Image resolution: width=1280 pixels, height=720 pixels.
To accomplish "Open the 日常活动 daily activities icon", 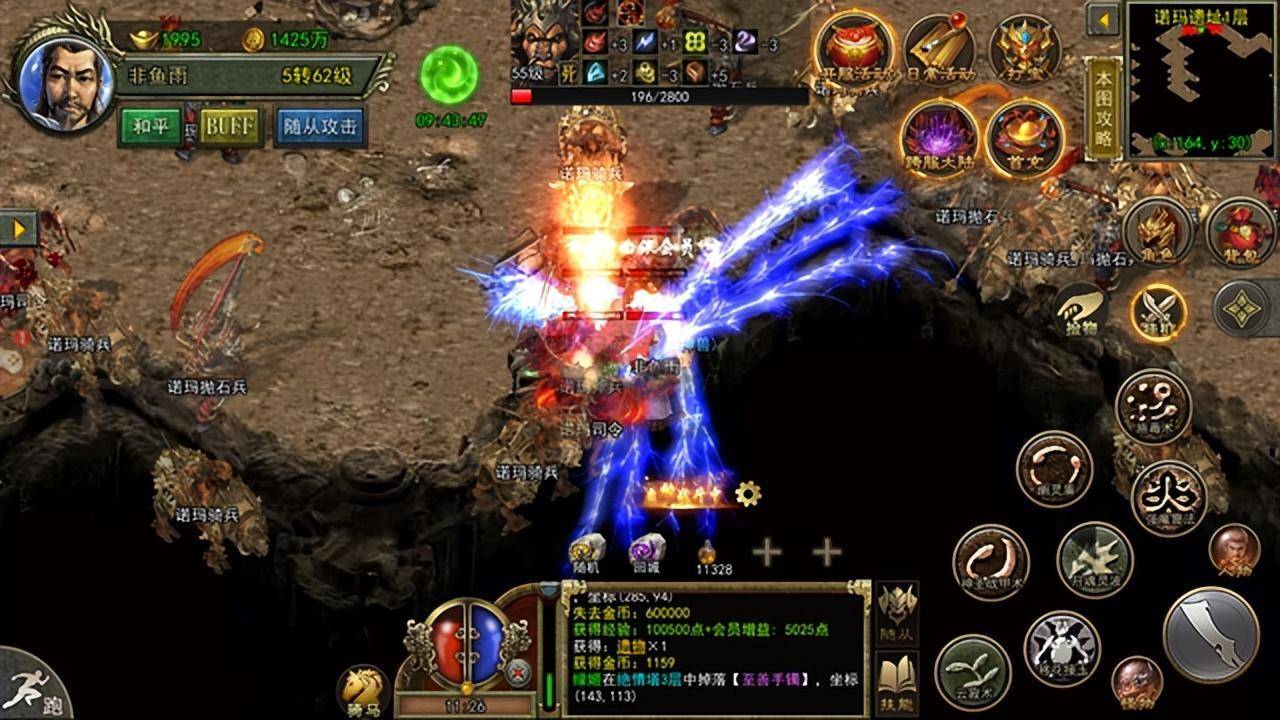I will [x=939, y=48].
